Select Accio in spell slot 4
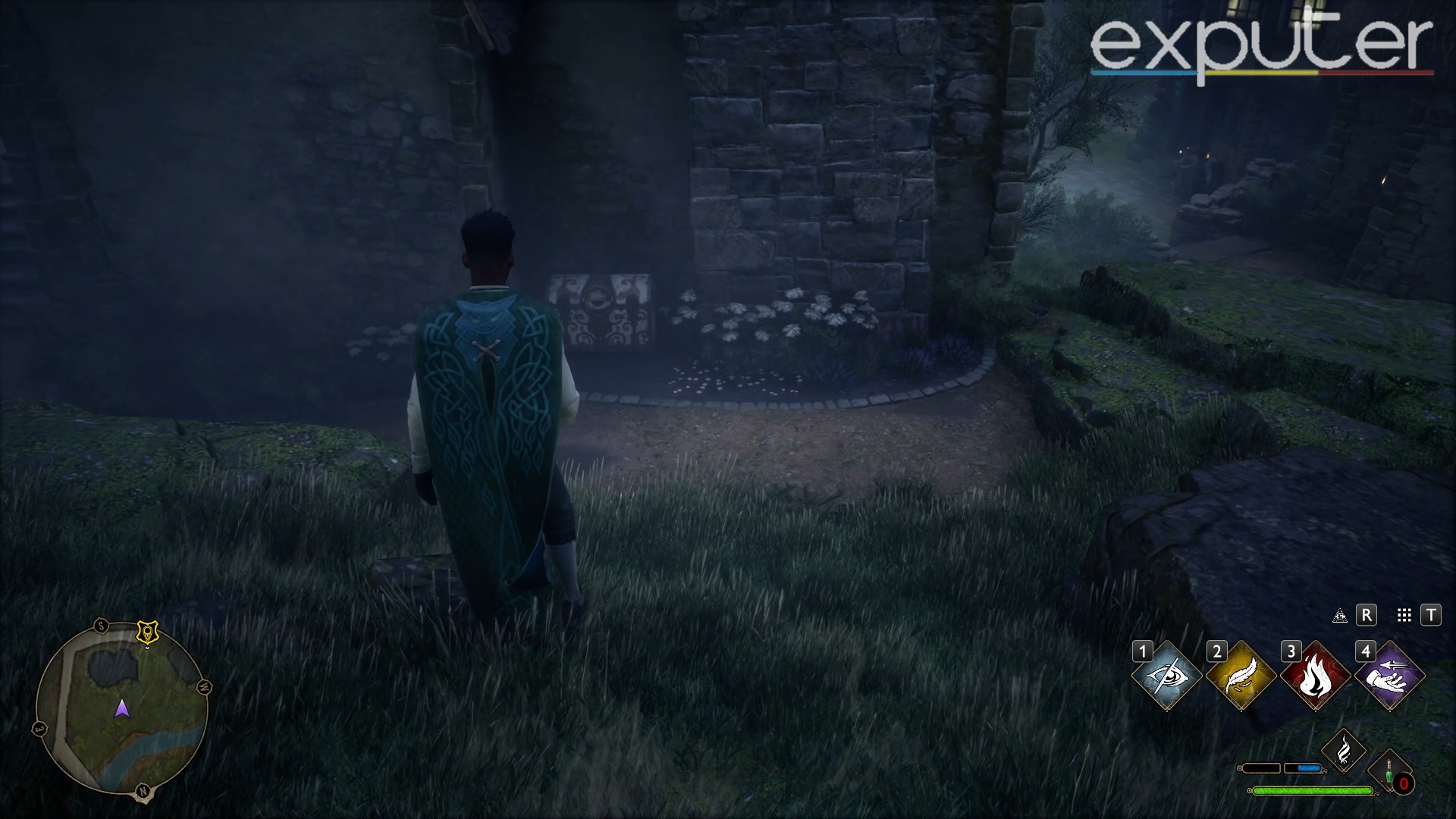Viewport: 1456px width, 819px height. click(1389, 674)
